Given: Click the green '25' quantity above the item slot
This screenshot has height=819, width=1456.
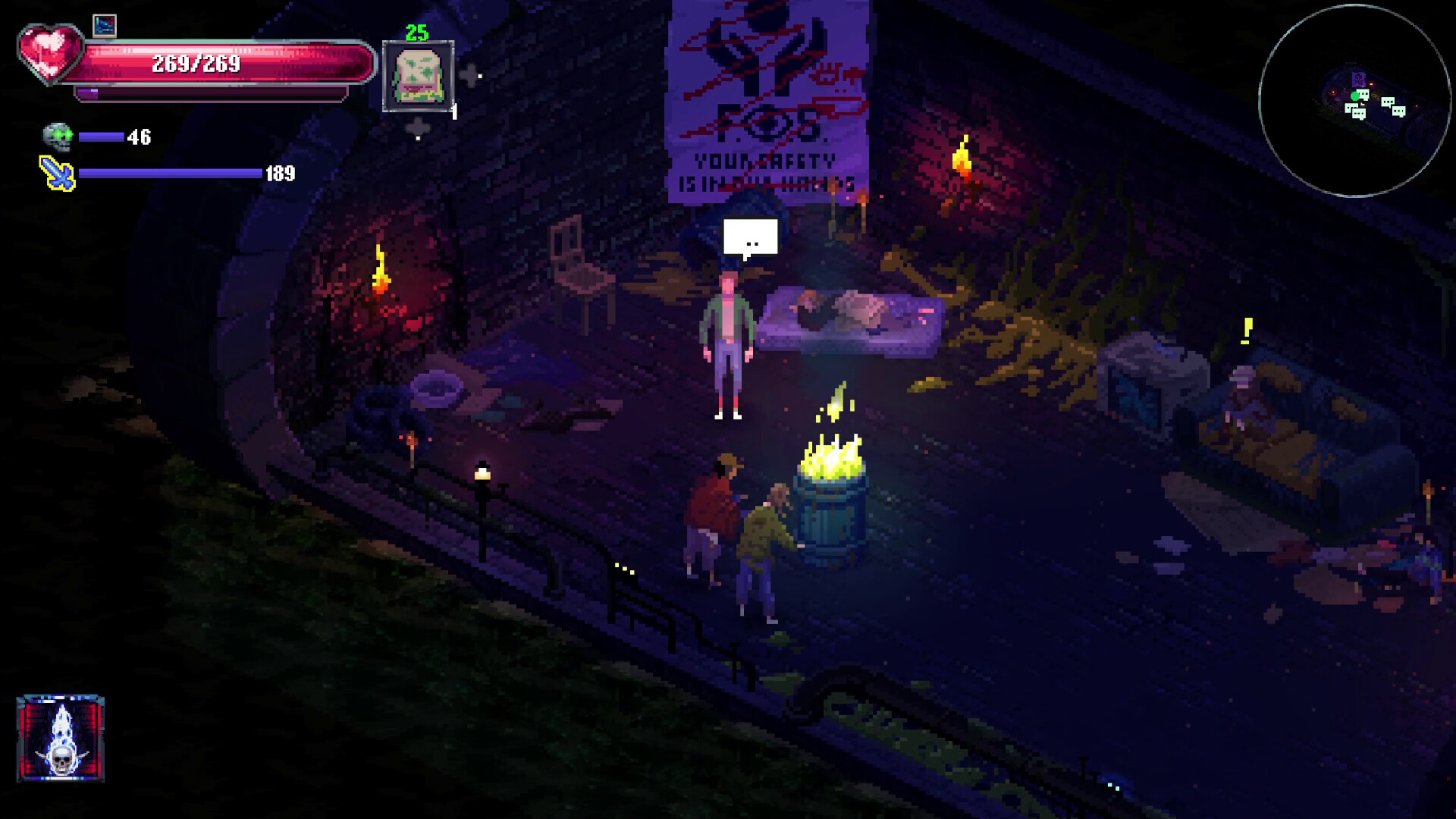Looking at the screenshot, I should 416,33.
